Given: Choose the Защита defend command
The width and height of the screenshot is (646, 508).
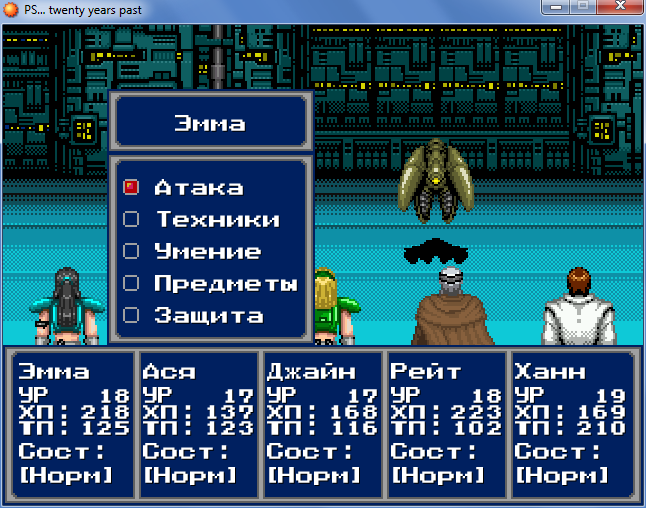Looking at the screenshot, I should point(208,315).
